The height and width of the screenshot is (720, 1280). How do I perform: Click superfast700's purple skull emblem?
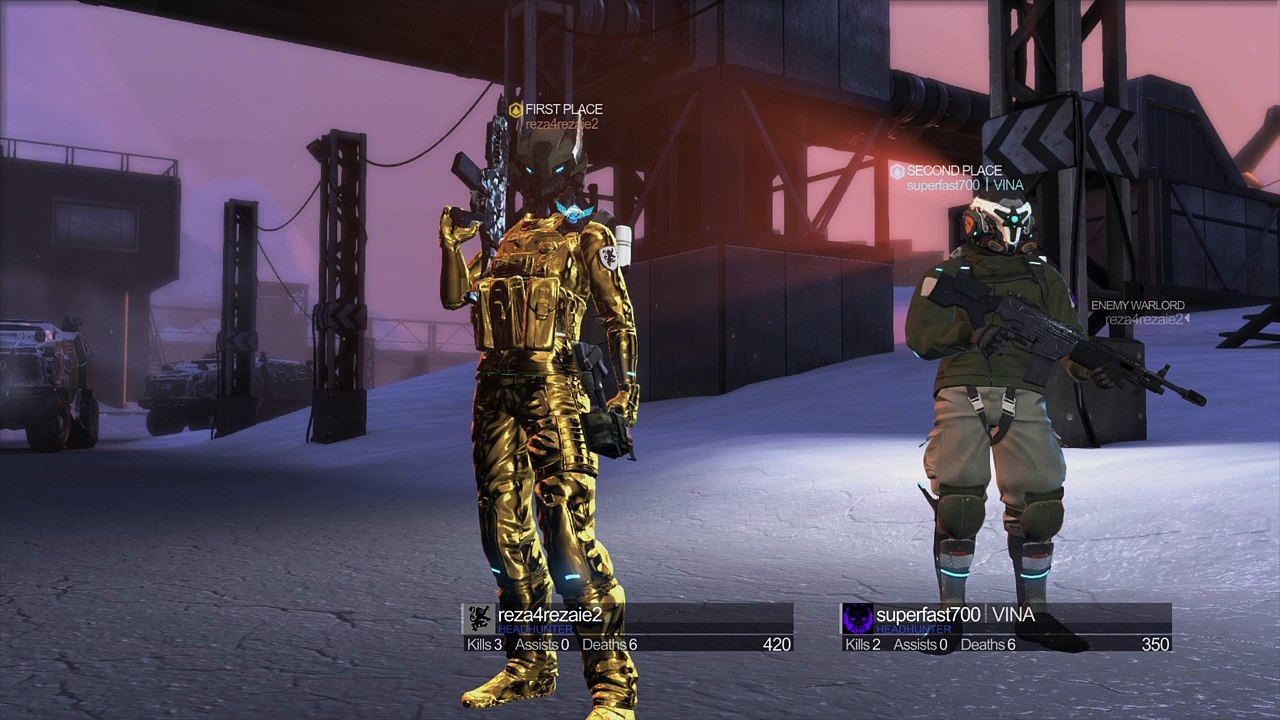tap(857, 618)
